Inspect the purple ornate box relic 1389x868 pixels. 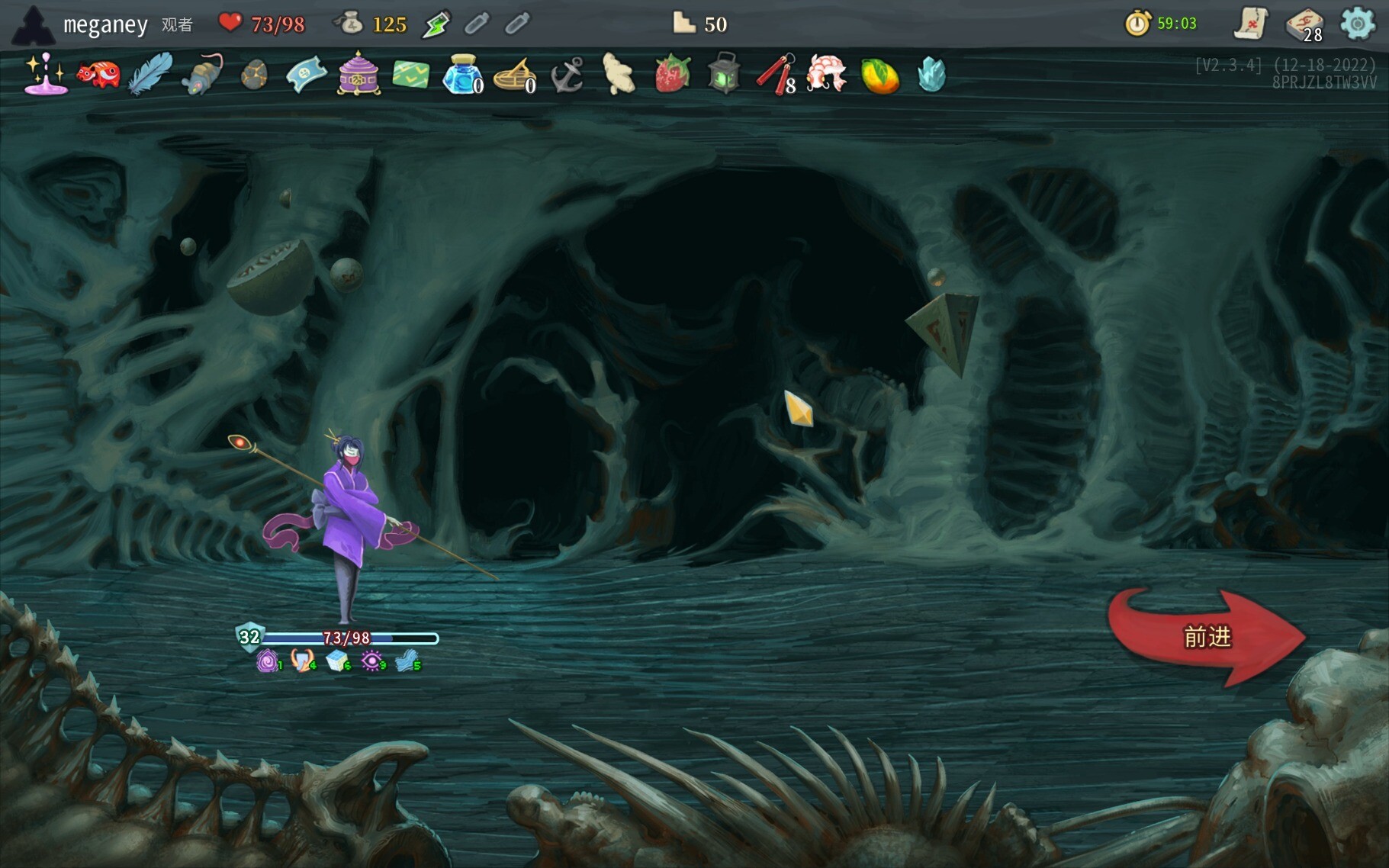tap(359, 75)
